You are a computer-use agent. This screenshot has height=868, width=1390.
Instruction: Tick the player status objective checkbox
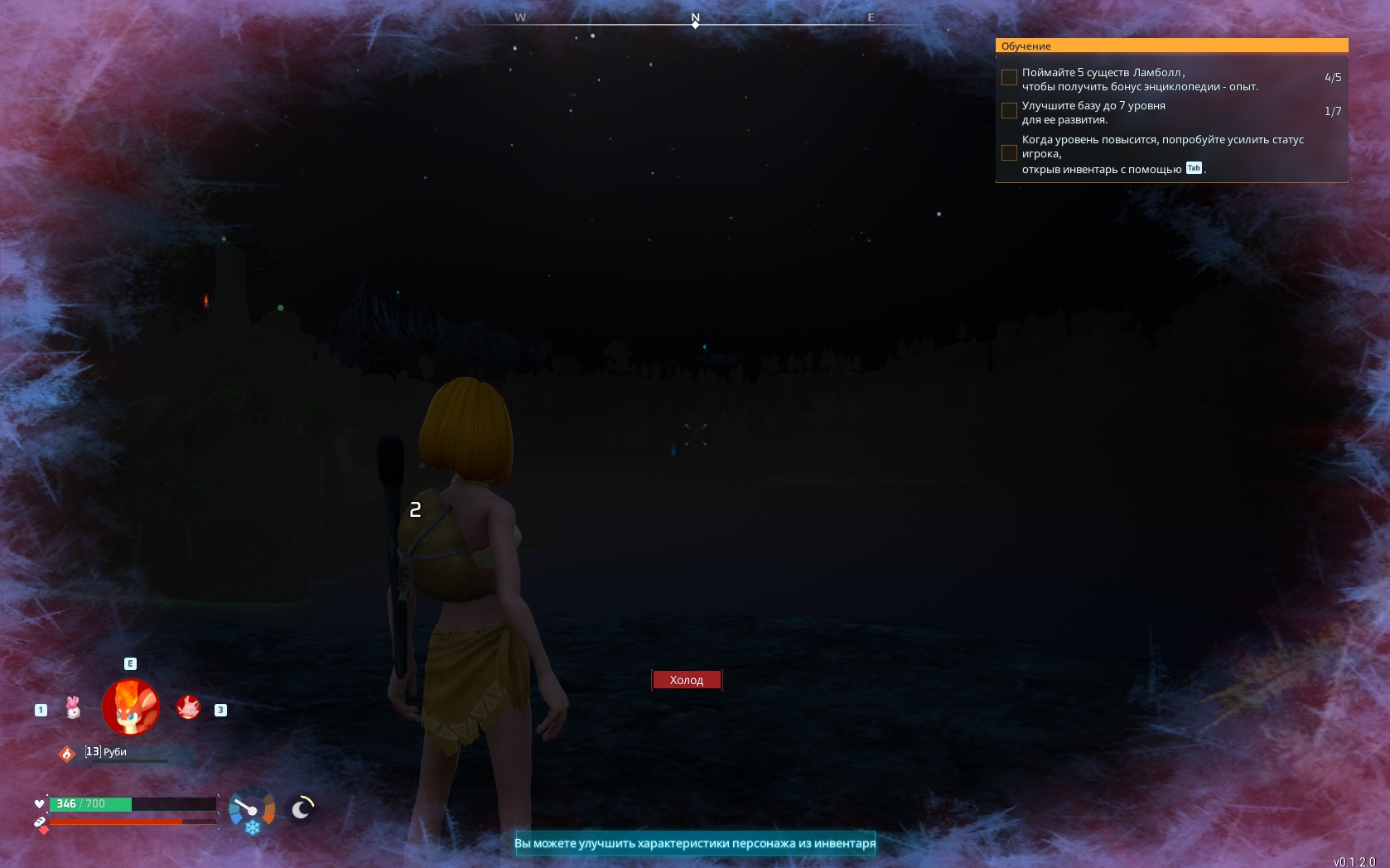(1009, 153)
